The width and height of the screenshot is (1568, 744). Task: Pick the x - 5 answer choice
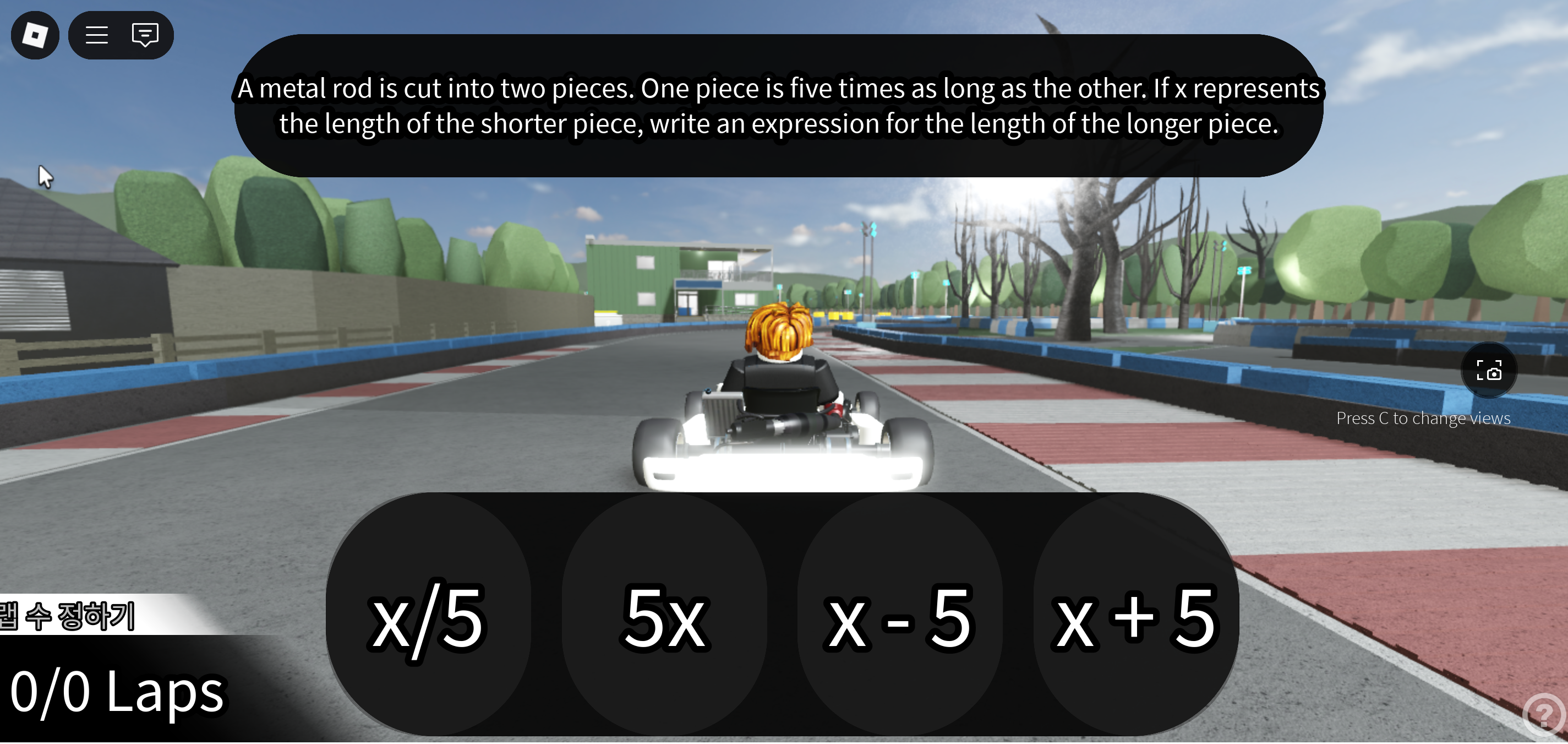coord(900,616)
